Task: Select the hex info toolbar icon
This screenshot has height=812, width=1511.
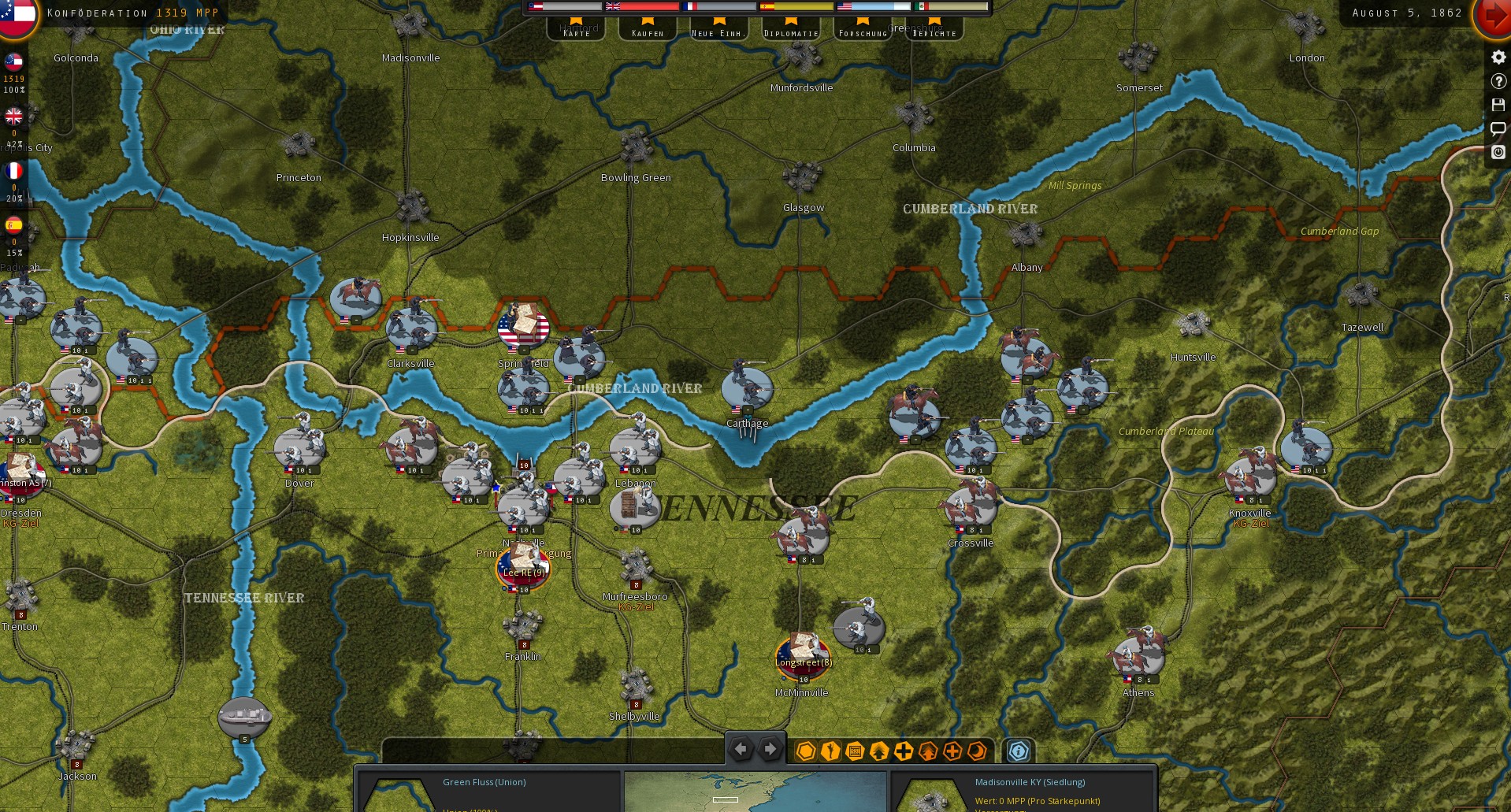Action: (x=805, y=752)
